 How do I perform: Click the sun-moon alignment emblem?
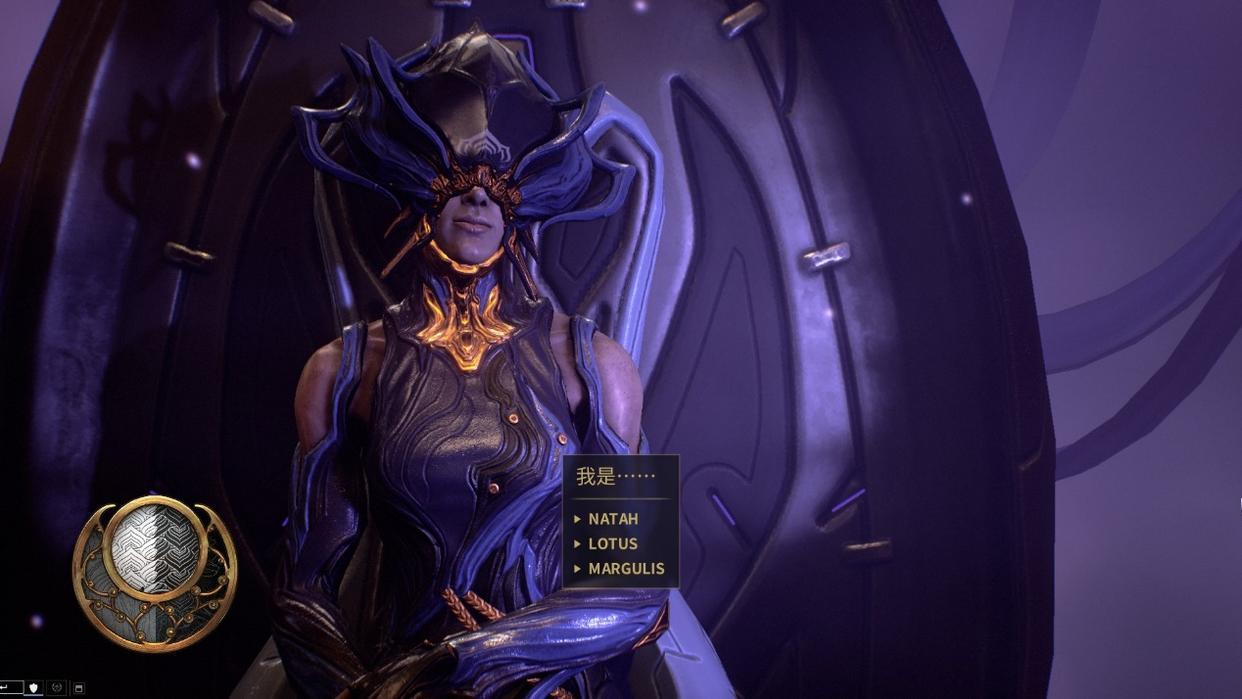tap(155, 571)
